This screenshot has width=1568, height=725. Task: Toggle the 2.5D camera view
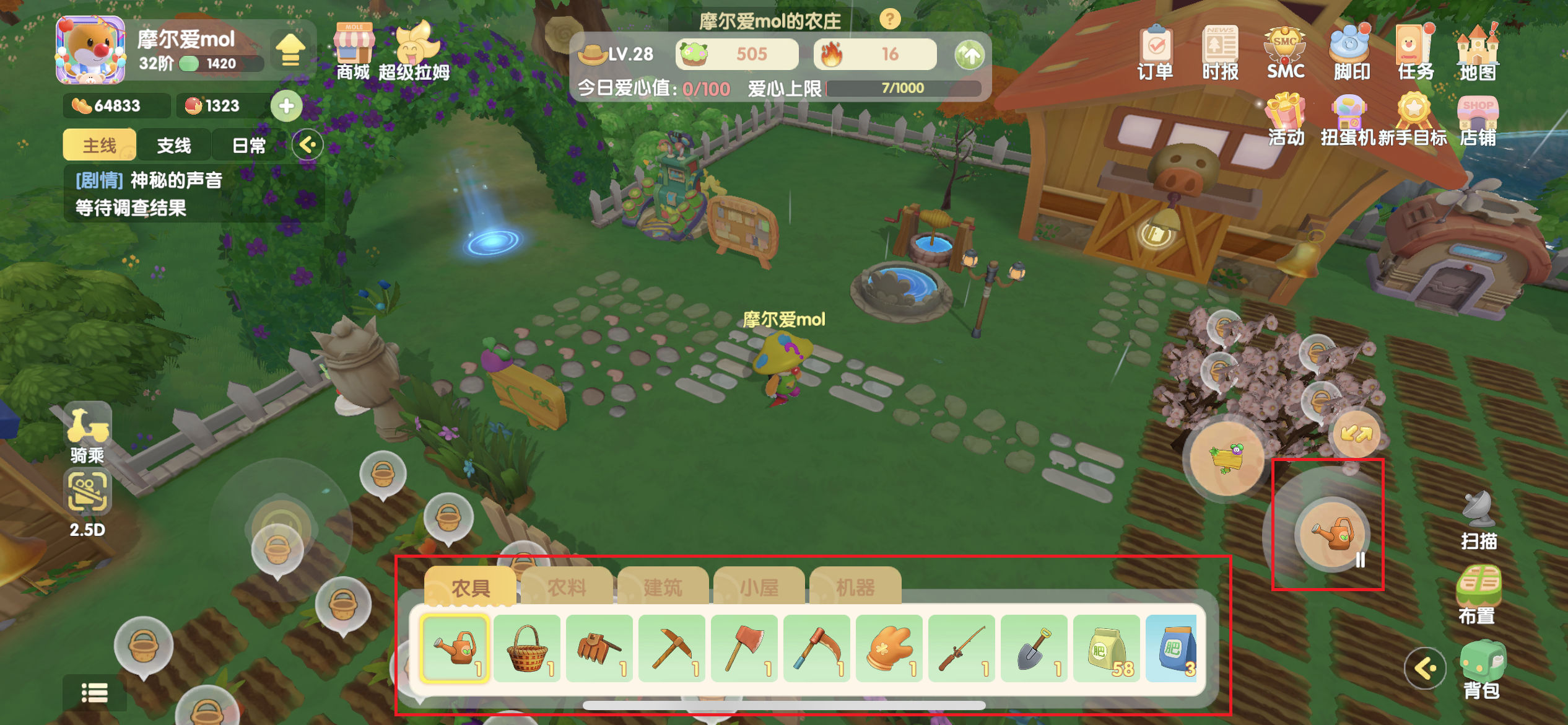coord(87,502)
